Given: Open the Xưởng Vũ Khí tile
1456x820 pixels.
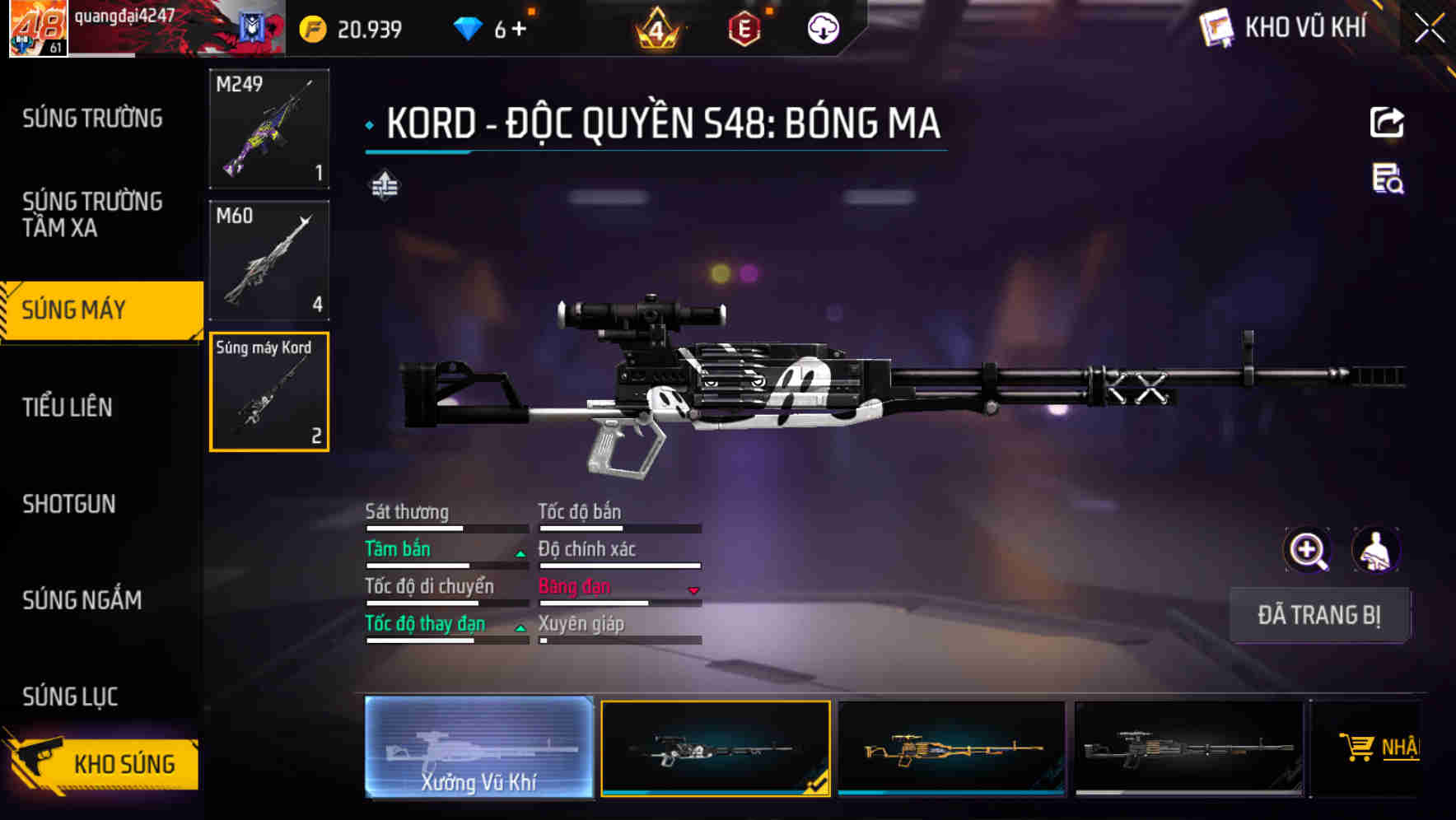Looking at the screenshot, I should point(478,748).
